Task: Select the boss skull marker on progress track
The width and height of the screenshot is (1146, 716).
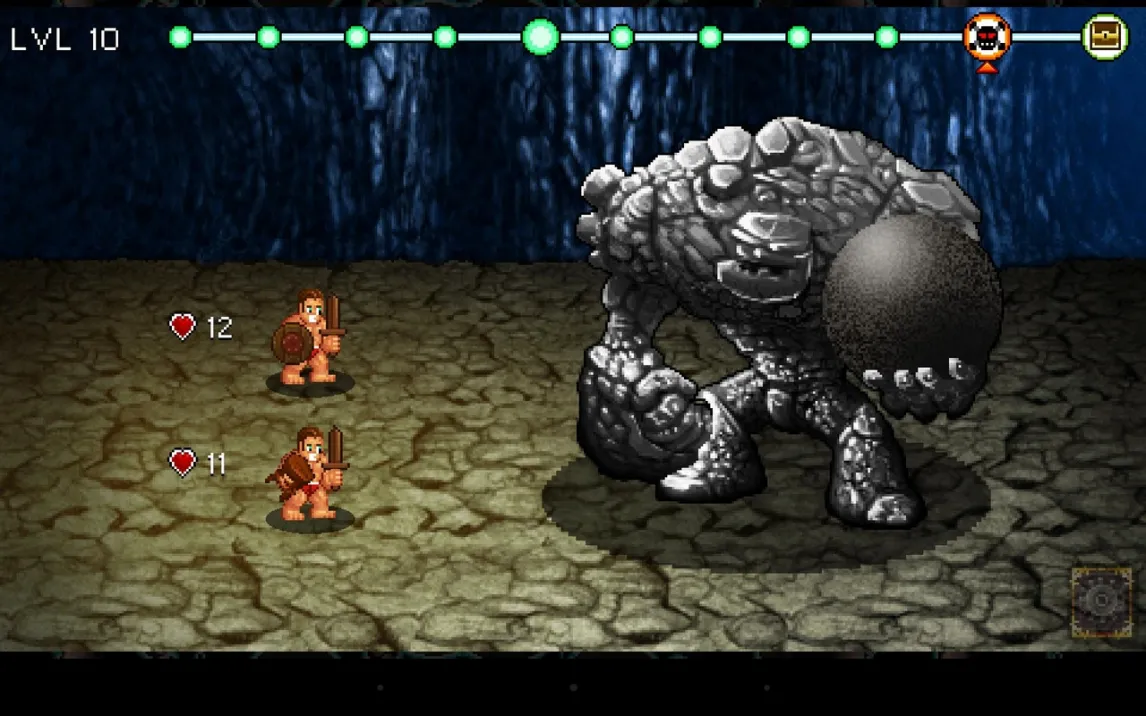Action: pos(987,37)
